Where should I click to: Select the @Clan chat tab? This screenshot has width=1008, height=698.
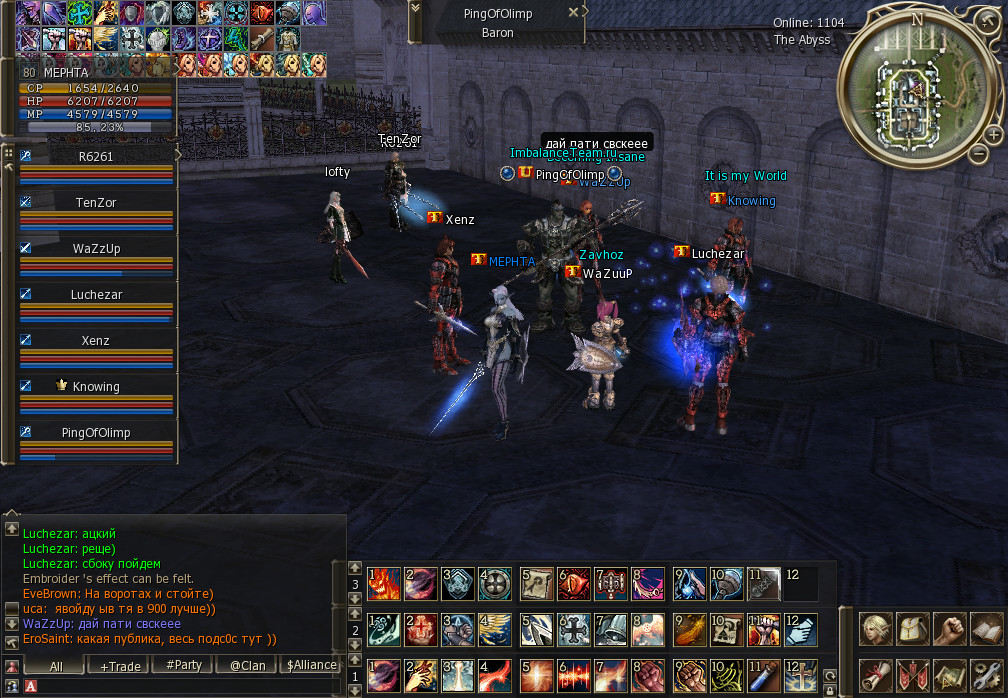[x=248, y=665]
